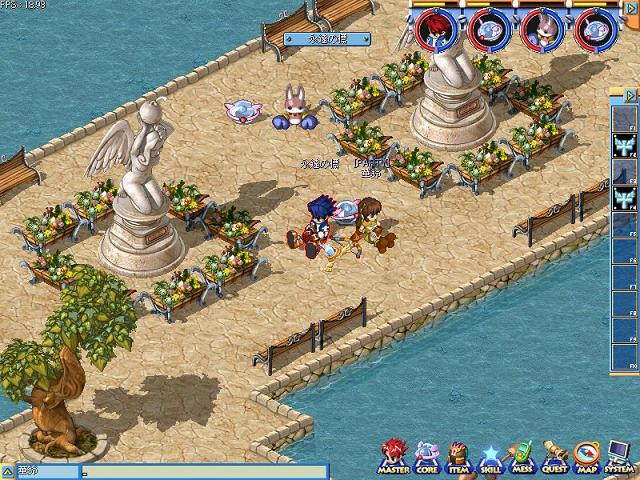Open the ITEM inventory
This screenshot has width=640, height=480.
pyautogui.click(x=458, y=457)
